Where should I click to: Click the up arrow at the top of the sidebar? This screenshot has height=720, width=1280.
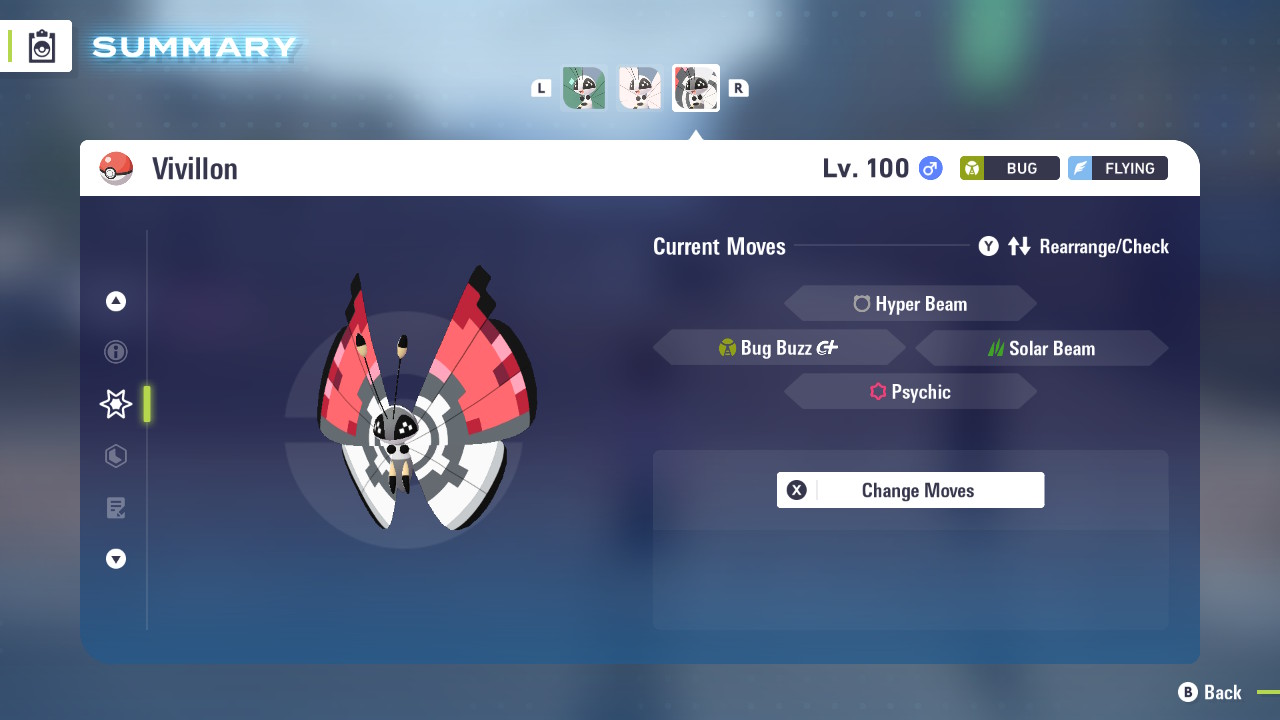point(115,300)
